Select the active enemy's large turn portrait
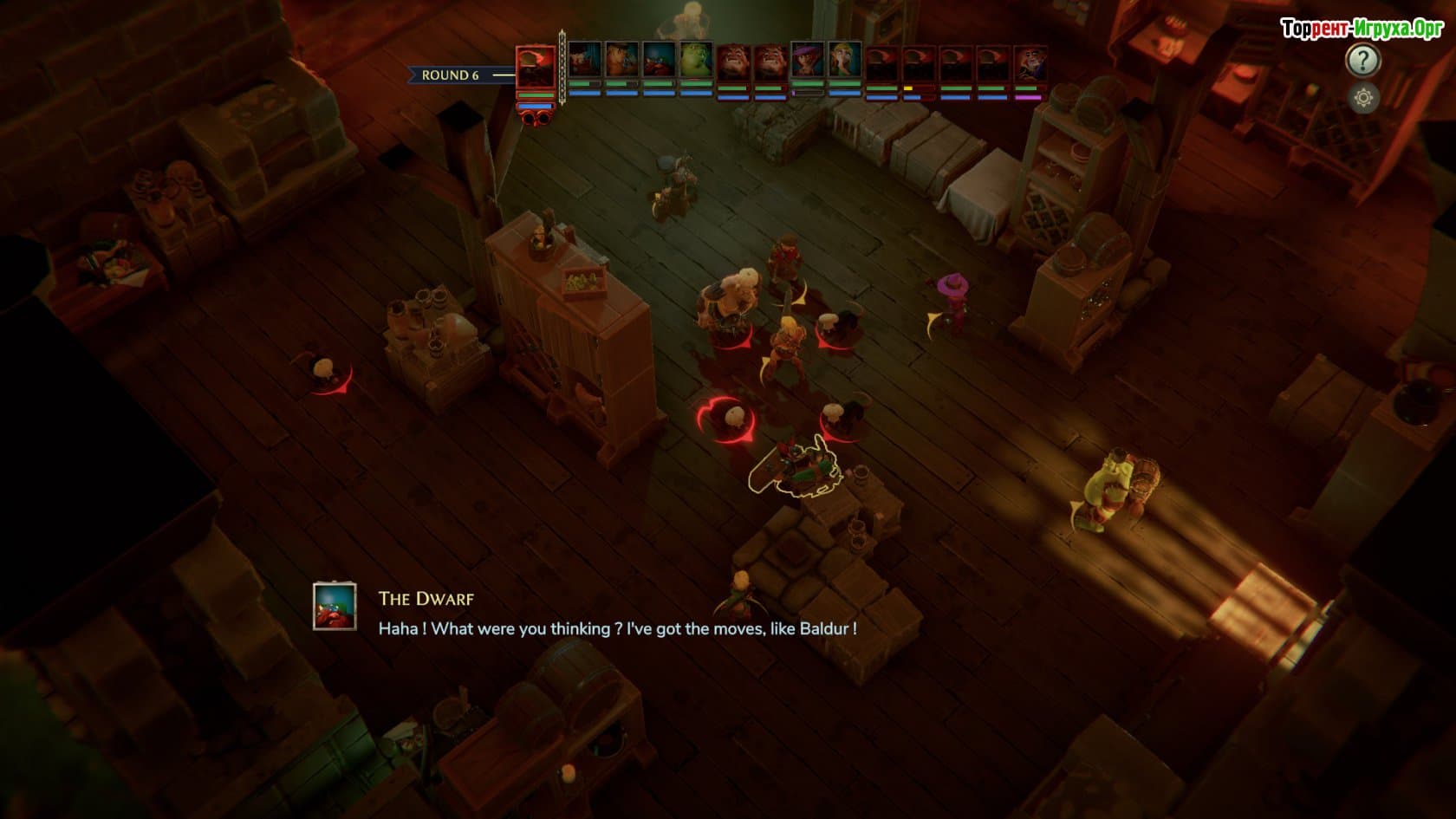Image resolution: width=1456 pixels, height=819 pixels. click(x=536, y=68)
